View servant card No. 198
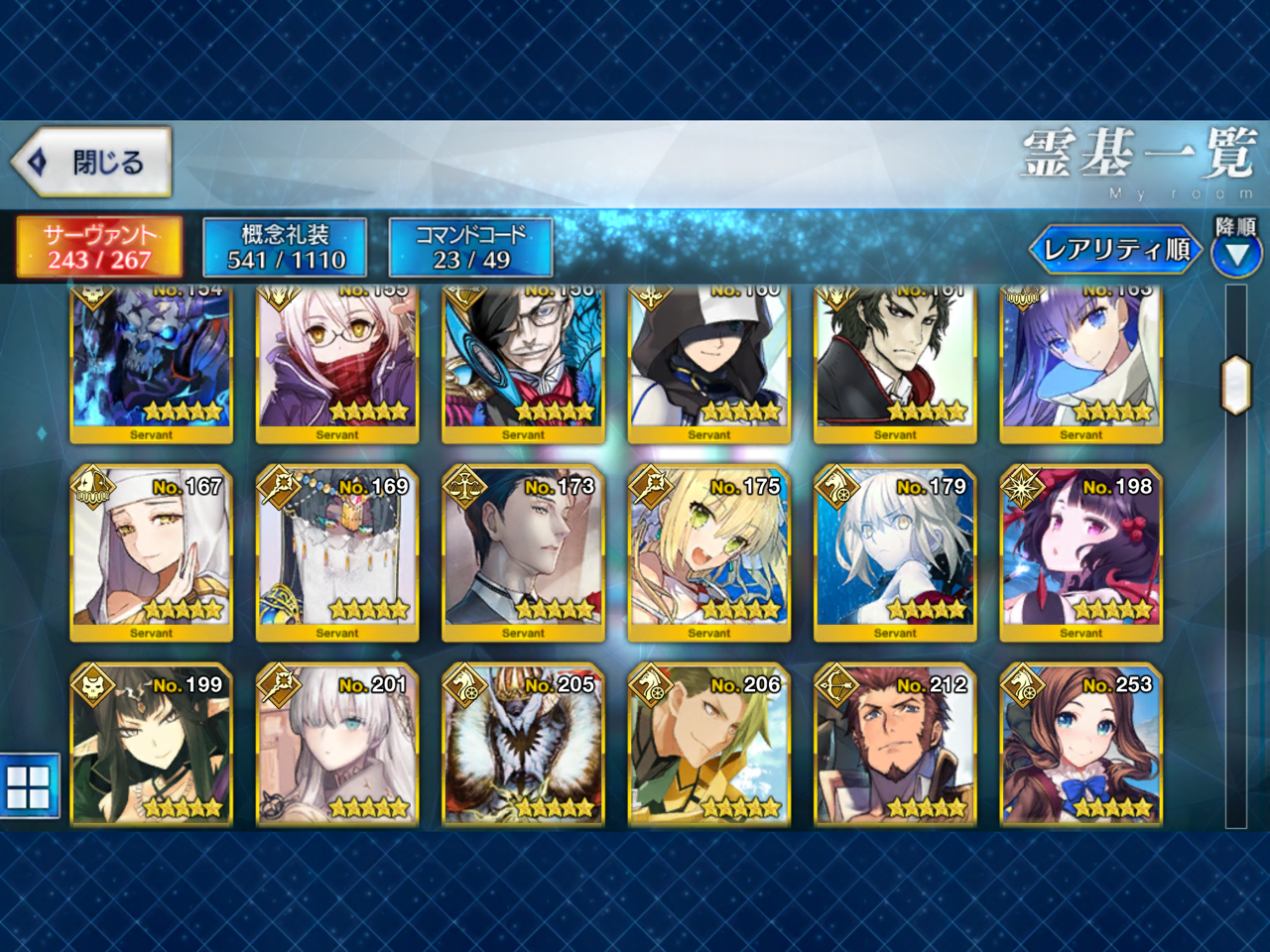Screen dimensions: 1270x952 point(1080,552)
